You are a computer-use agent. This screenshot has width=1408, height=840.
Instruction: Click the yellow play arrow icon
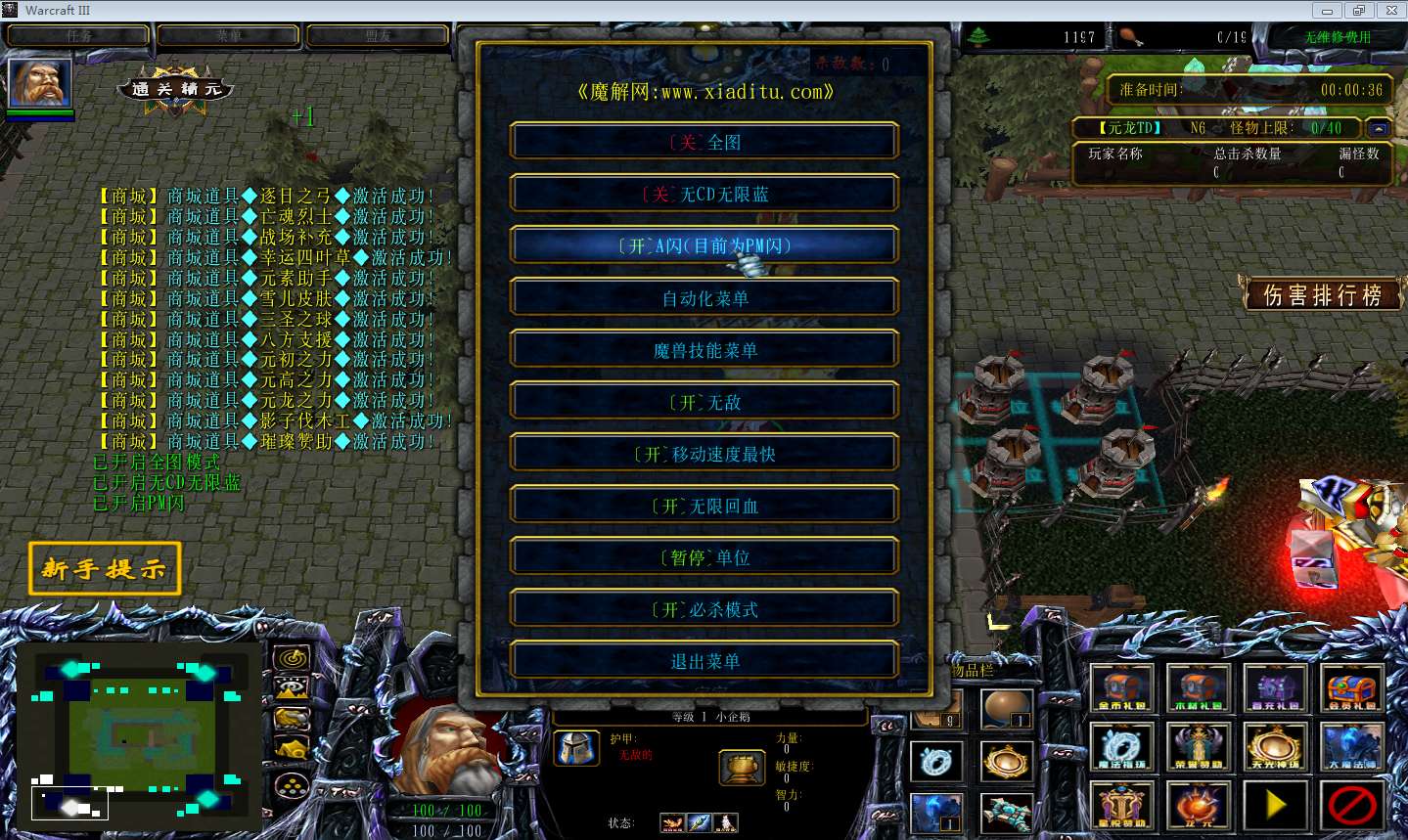pyautogui.click(x=1275, y=805)
